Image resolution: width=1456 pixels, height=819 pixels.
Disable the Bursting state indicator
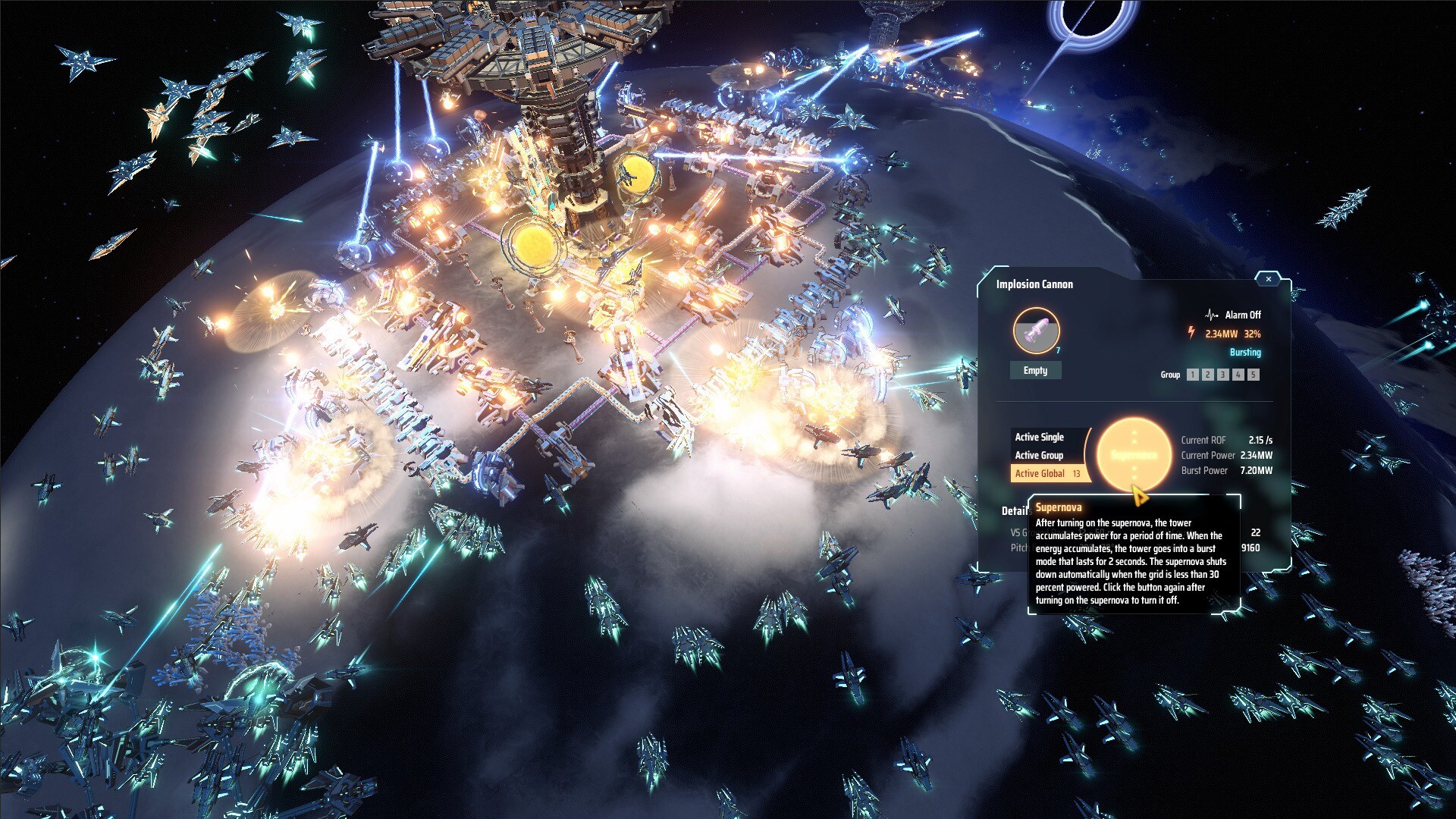[x=1245, y=352]
